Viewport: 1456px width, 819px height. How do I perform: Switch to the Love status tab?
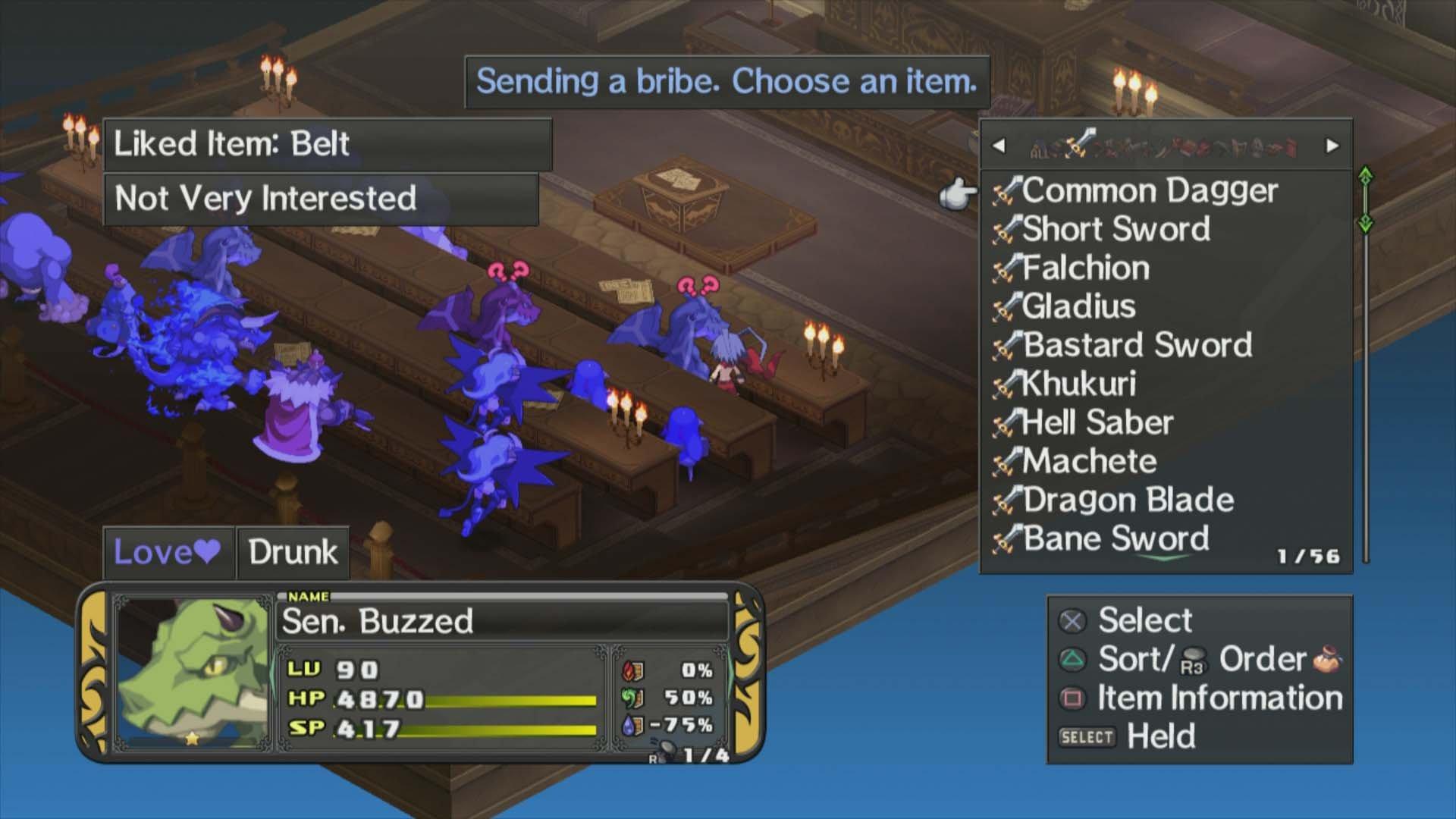[x=168, y=552]
